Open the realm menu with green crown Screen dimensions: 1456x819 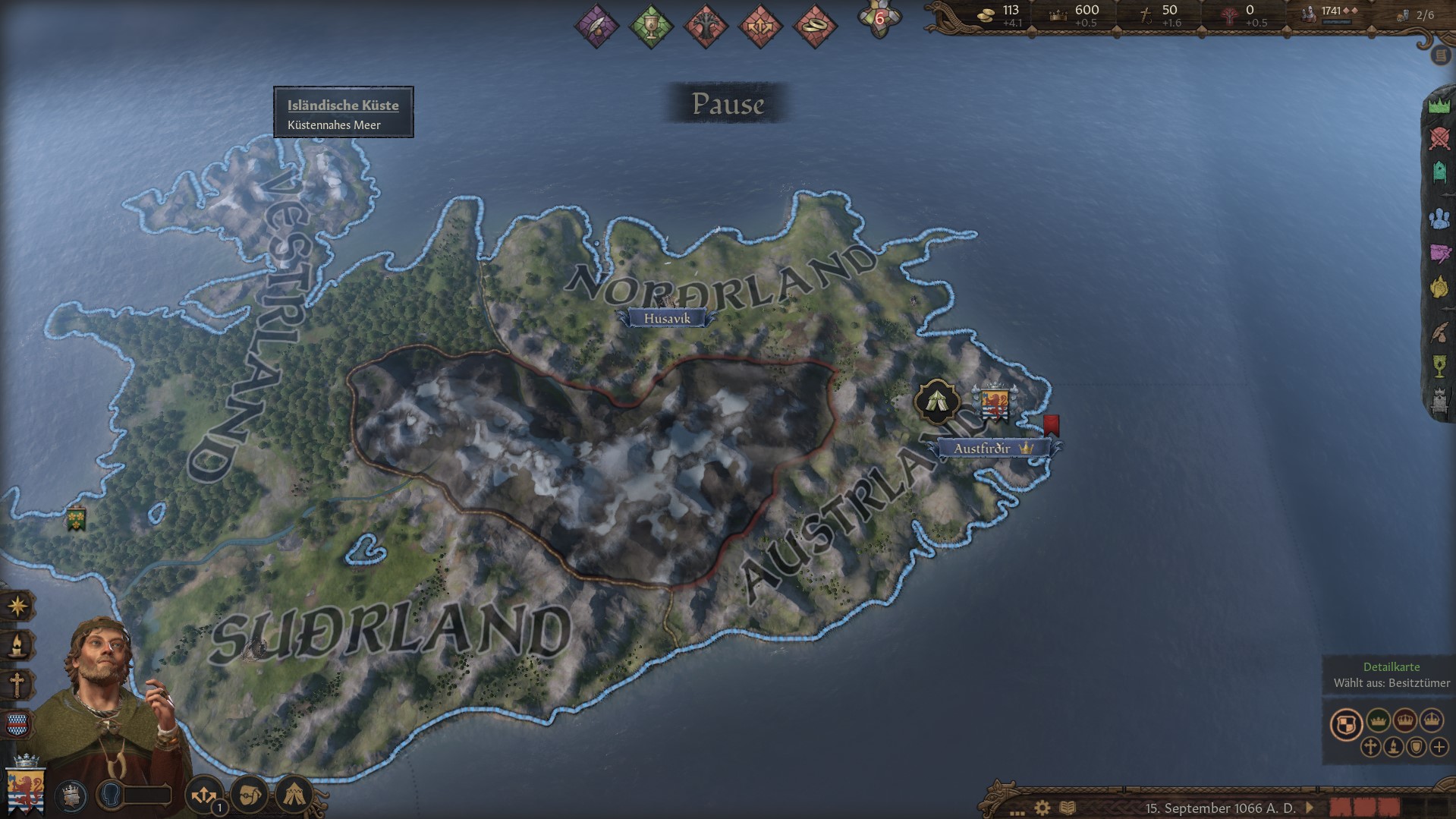click(1439, 106)
